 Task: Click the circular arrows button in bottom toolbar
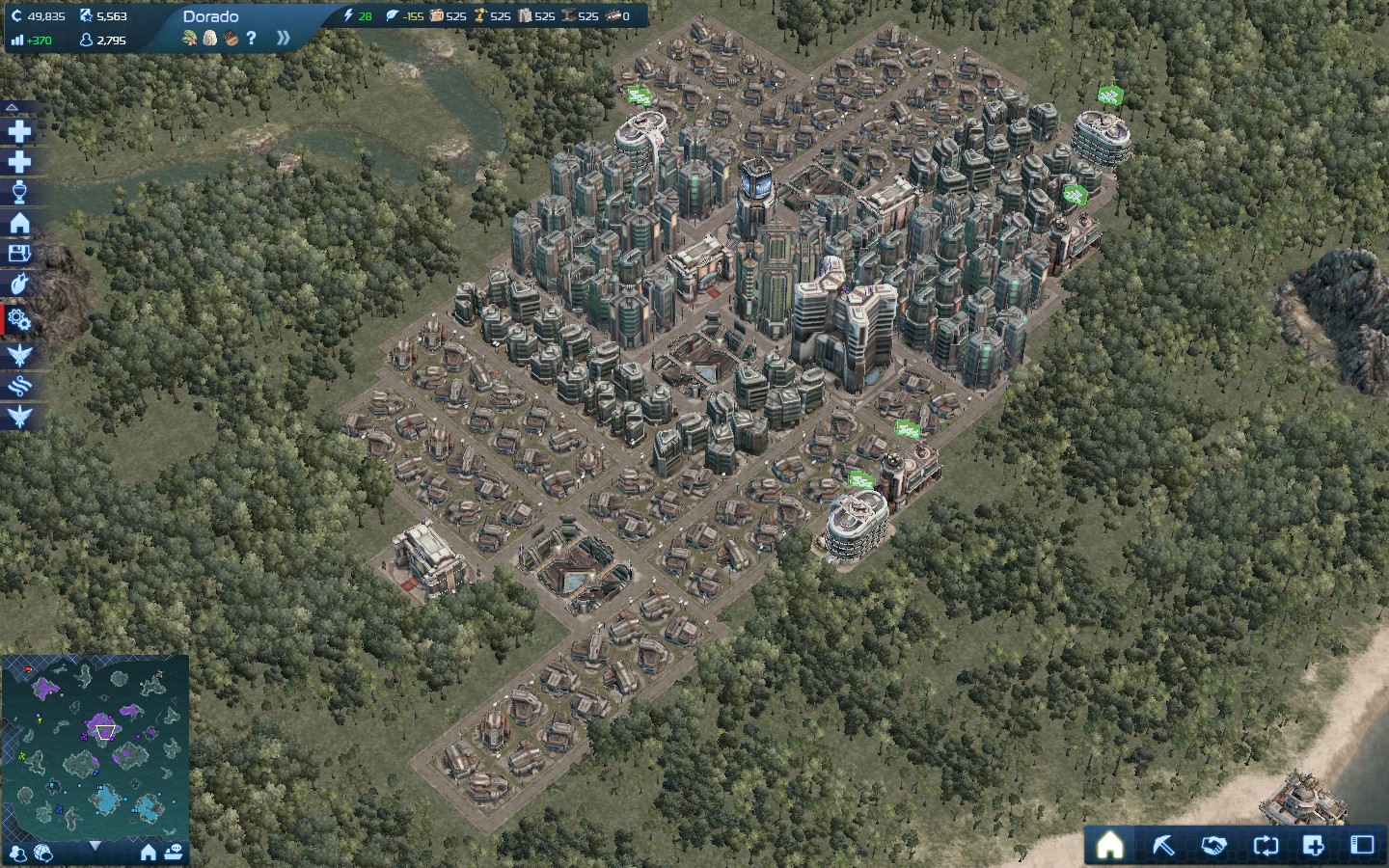(1265, 846)
